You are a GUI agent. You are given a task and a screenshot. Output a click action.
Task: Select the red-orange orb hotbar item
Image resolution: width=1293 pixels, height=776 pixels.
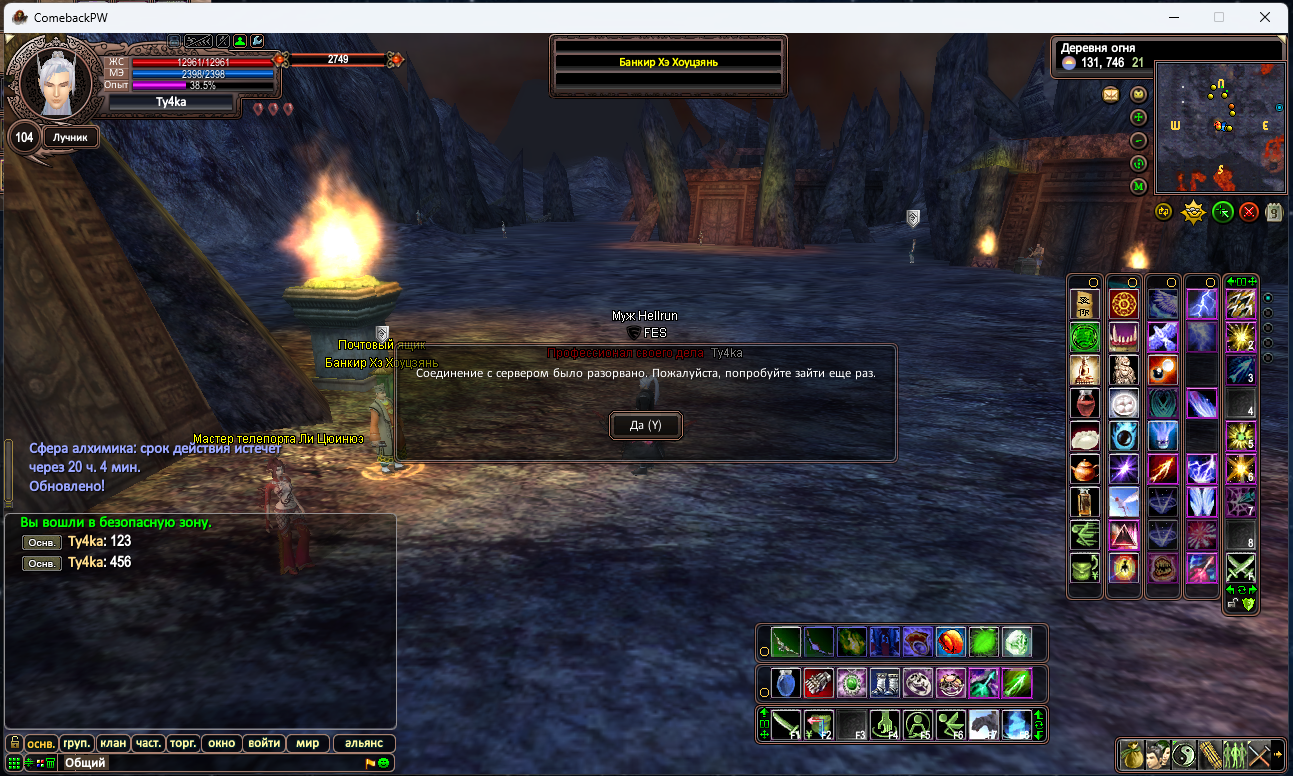(950, 641)
